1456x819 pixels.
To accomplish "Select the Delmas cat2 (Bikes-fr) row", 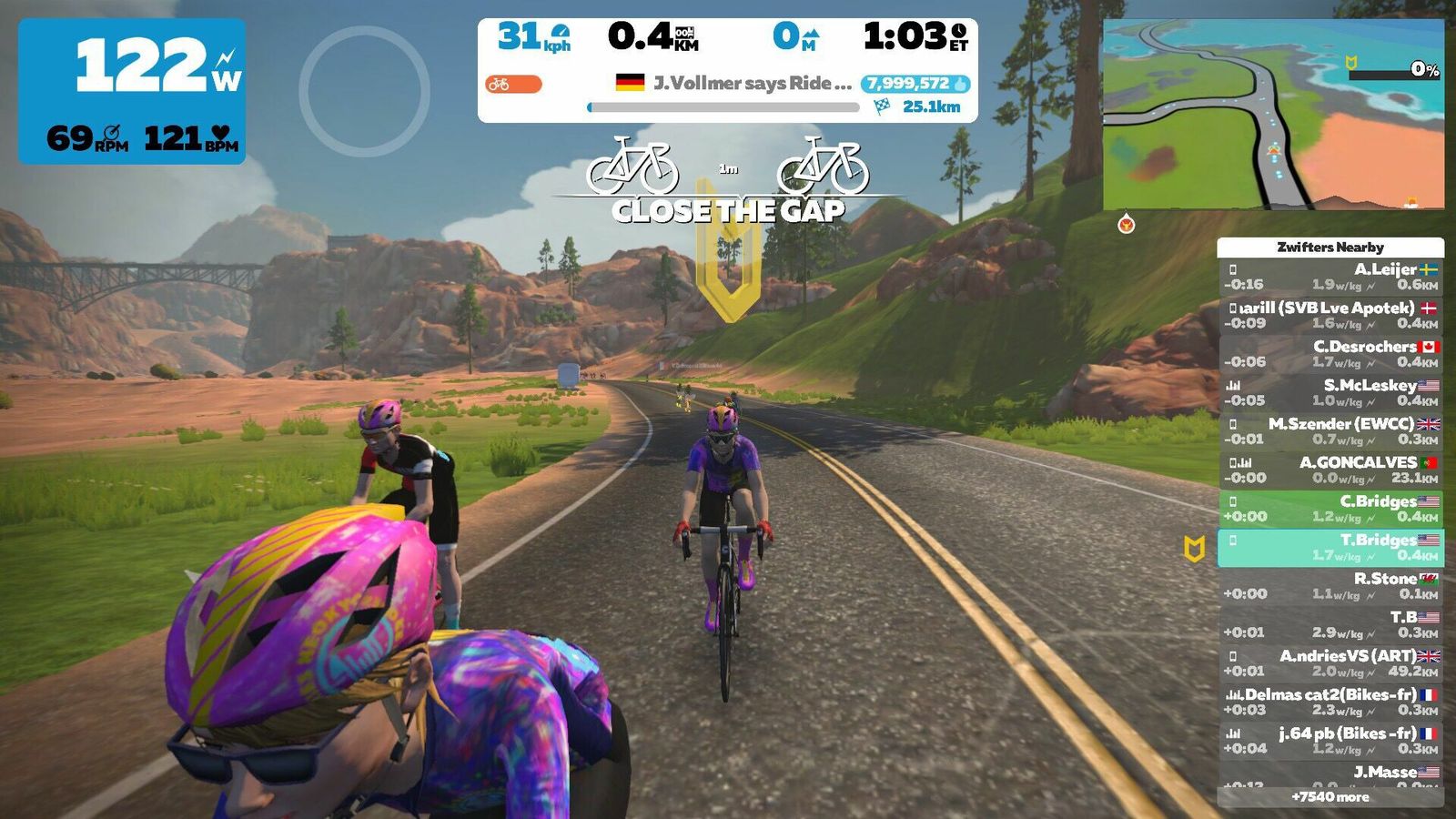I will 1330,702.
